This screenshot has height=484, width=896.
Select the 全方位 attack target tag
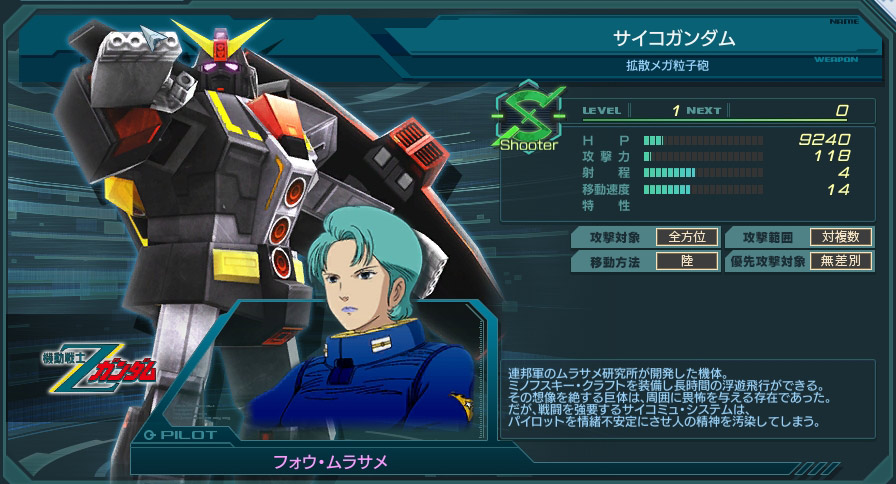687,237
